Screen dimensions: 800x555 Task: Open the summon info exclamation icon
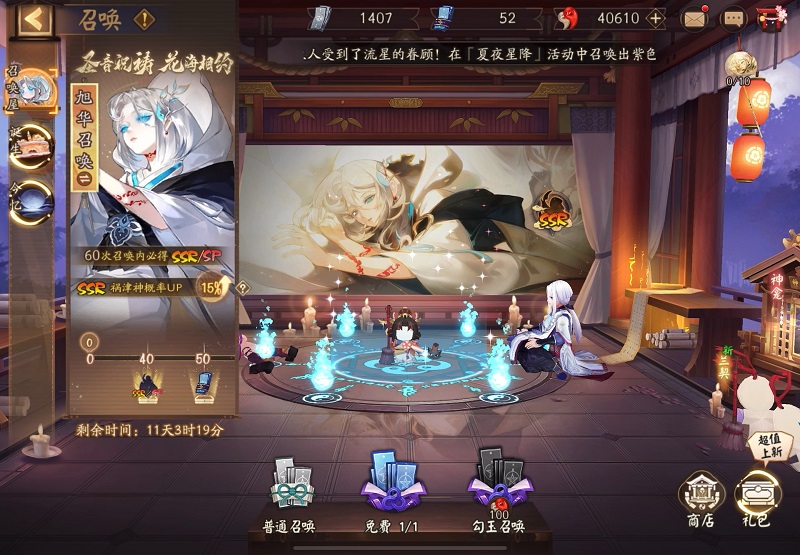[144, 18]
